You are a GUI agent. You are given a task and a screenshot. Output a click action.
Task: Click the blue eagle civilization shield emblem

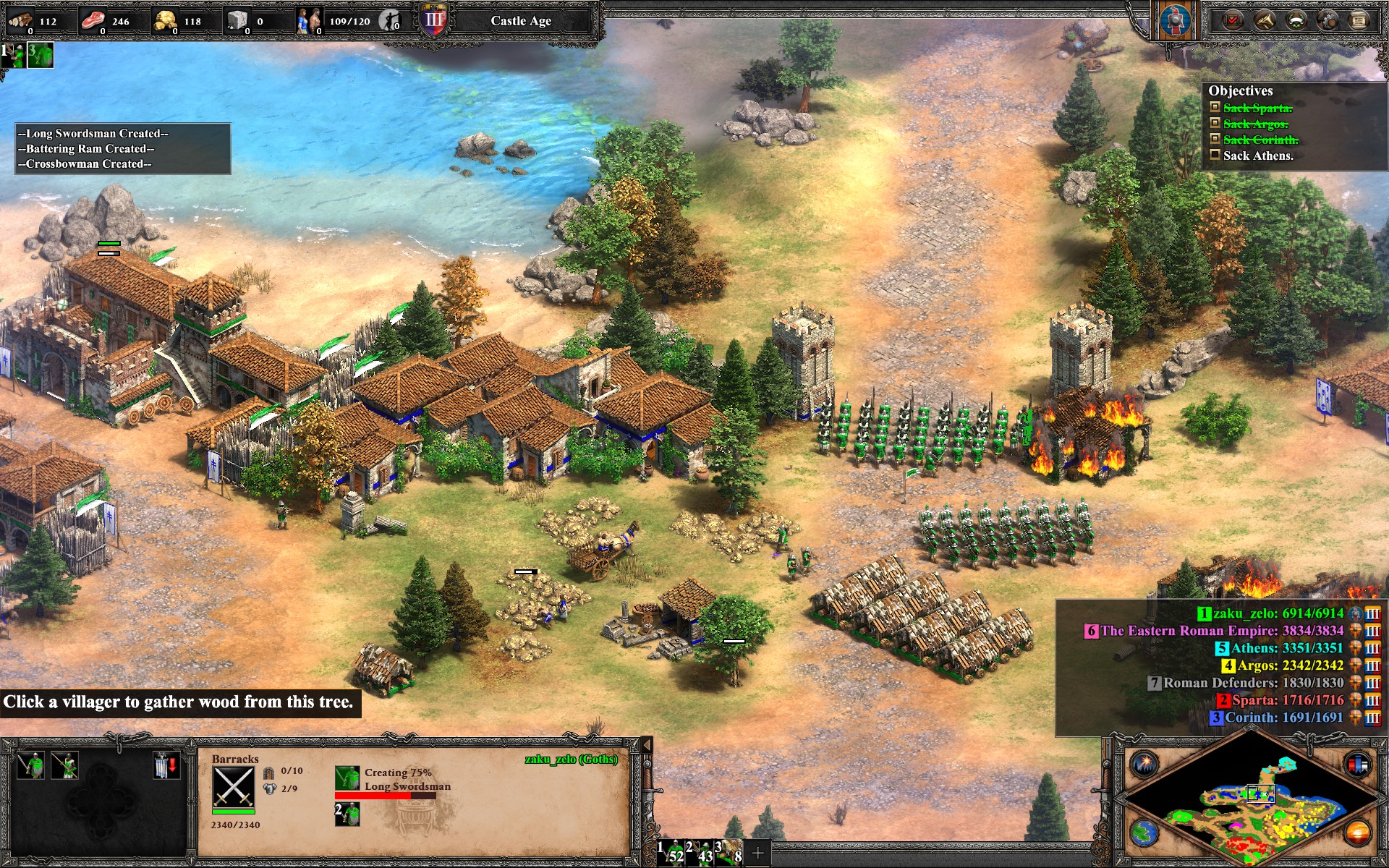(1174, 20)
